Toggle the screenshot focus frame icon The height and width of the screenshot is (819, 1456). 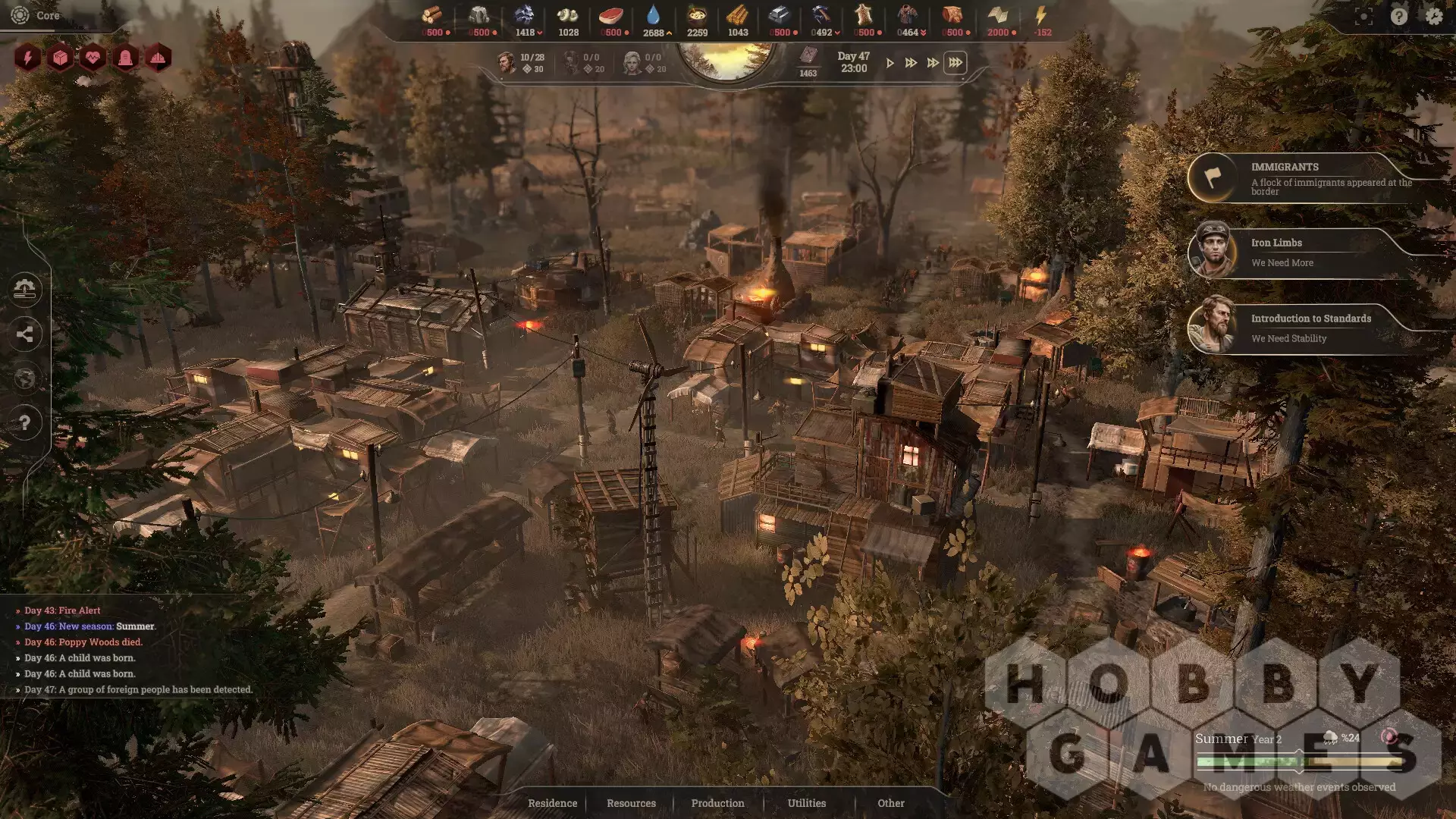[x=1363, y=16]
